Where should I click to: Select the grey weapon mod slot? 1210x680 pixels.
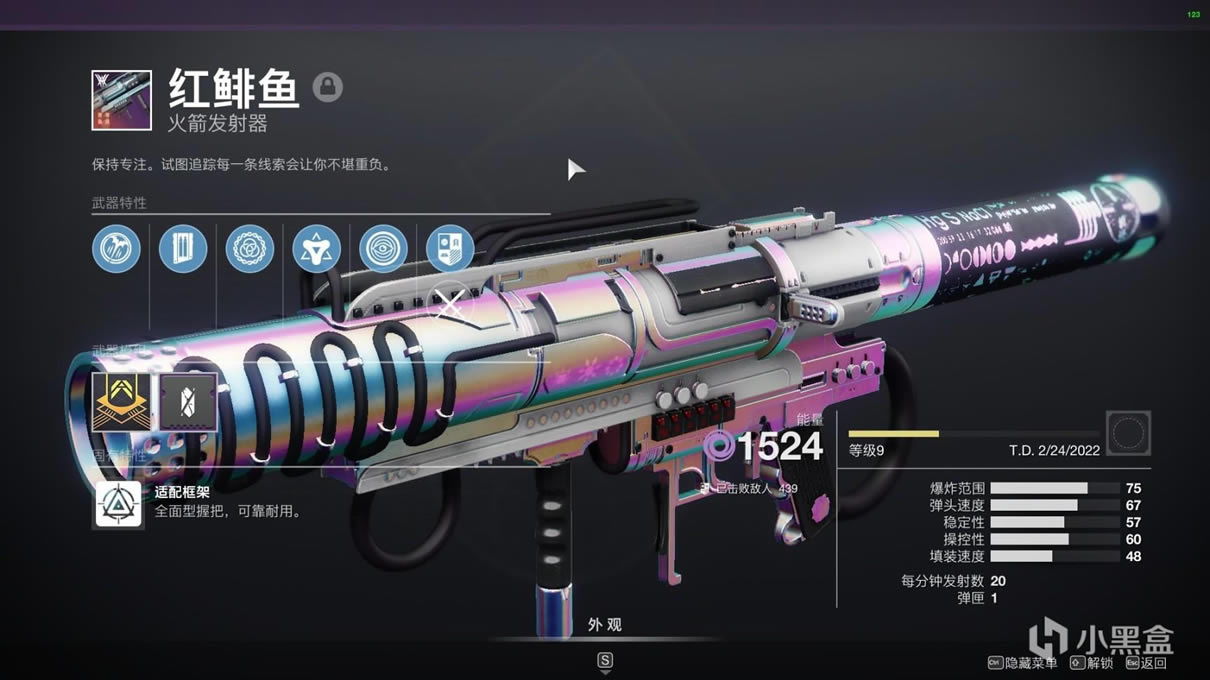click(189, 402)
